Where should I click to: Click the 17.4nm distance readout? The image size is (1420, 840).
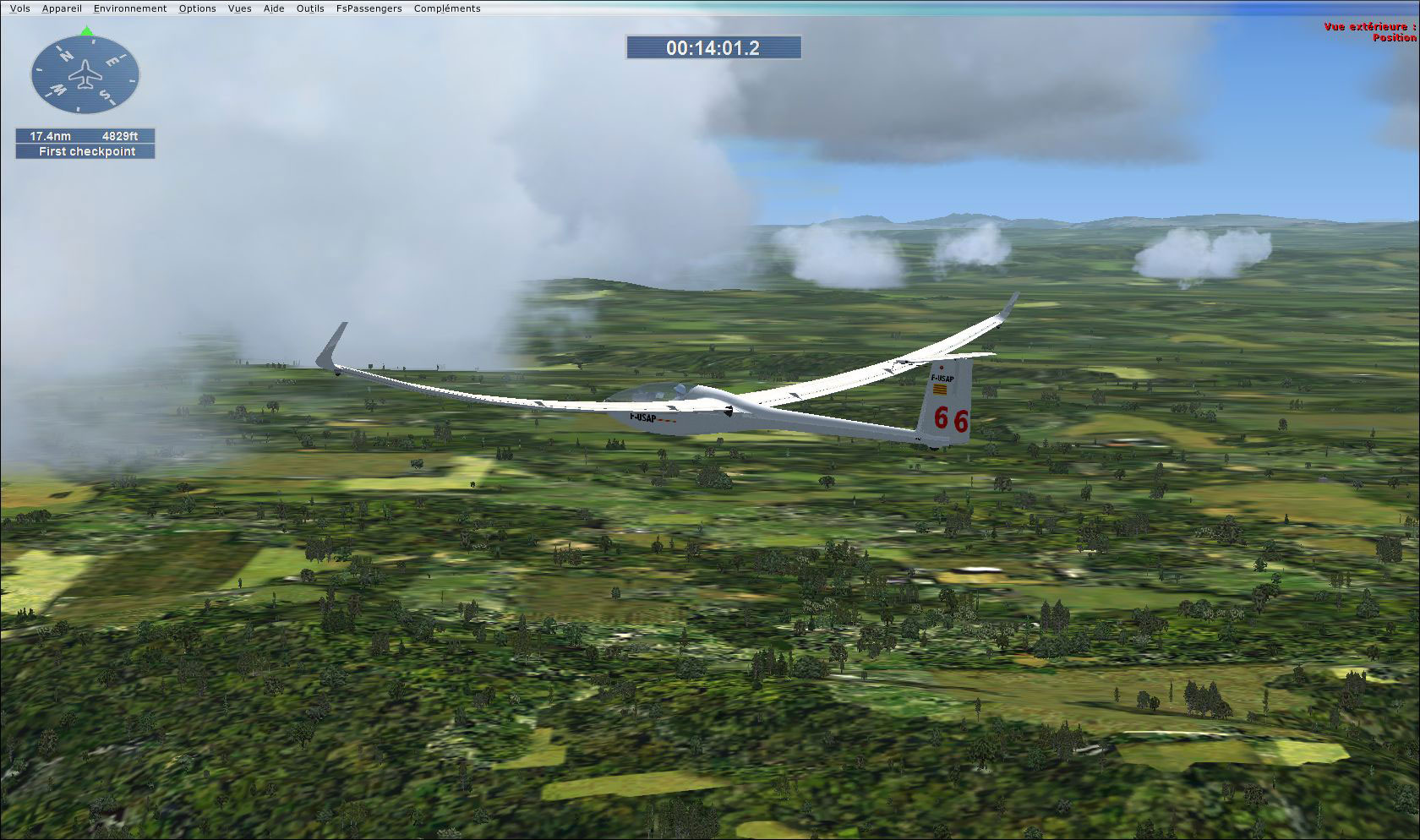coord(51,135)
